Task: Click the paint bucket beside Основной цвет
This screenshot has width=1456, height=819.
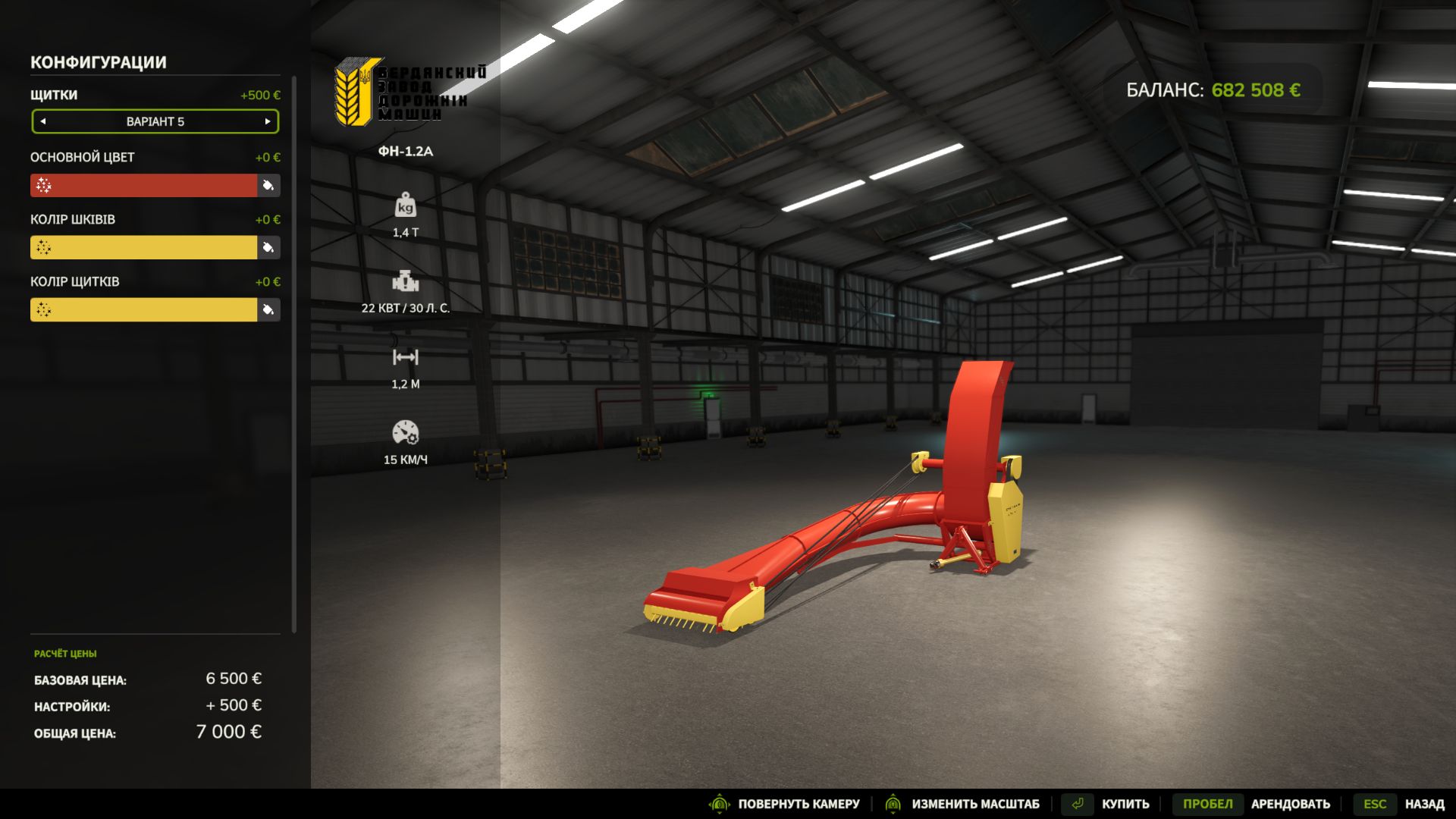Action: coord(268,186)
